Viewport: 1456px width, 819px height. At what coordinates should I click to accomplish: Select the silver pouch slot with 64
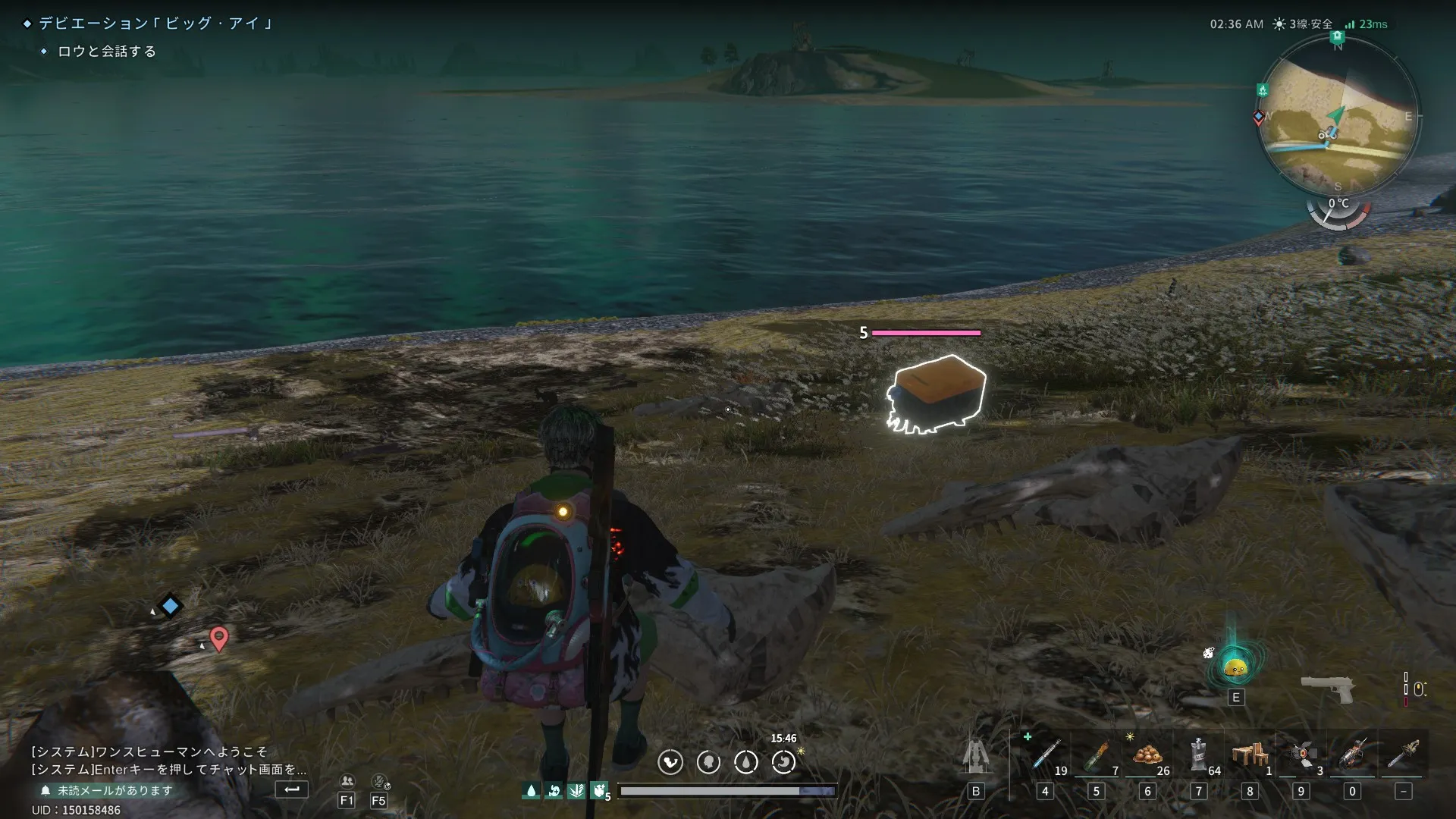(1198, 755)
